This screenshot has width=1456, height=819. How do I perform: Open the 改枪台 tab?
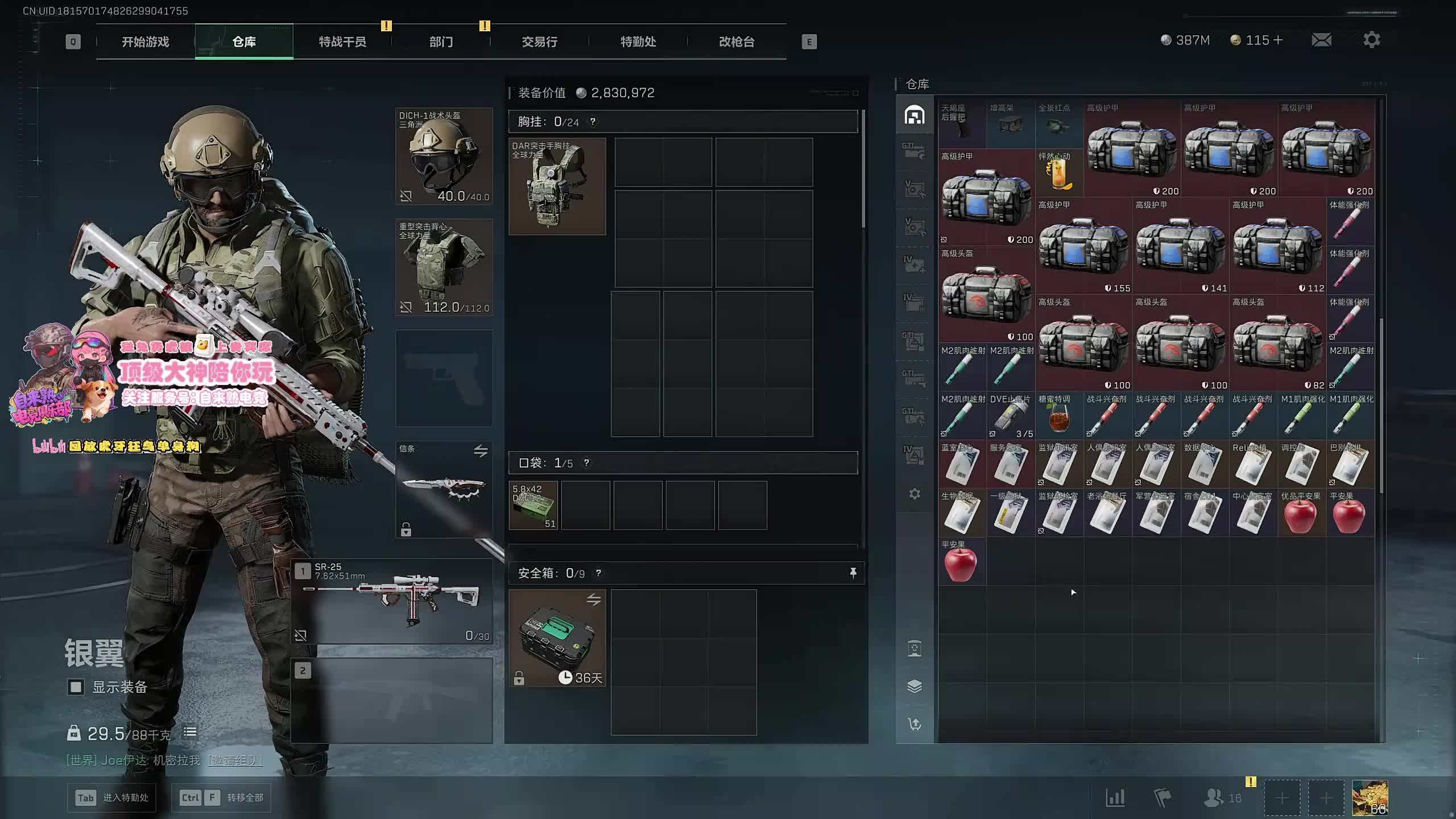pyautogui.click(x=737, y=42)
